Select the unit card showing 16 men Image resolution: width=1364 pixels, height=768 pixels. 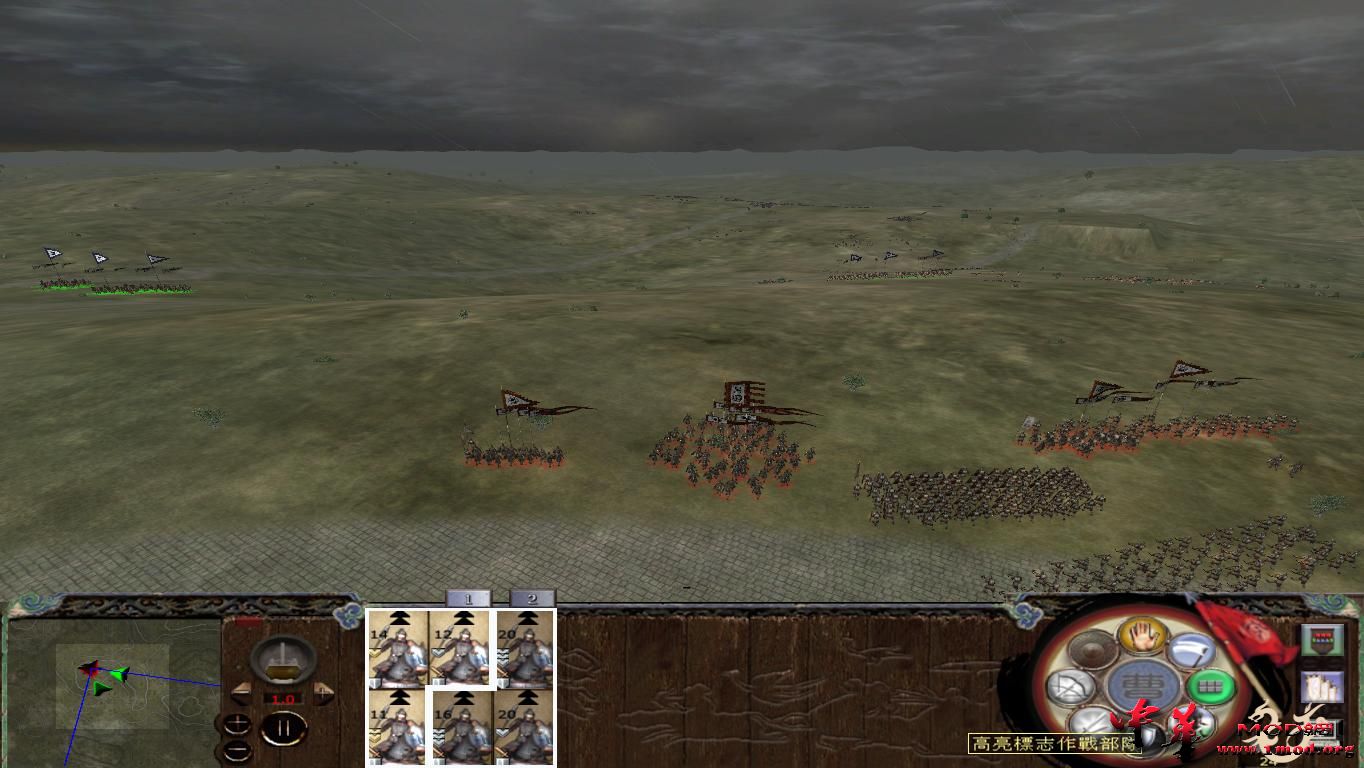point(464,724)
